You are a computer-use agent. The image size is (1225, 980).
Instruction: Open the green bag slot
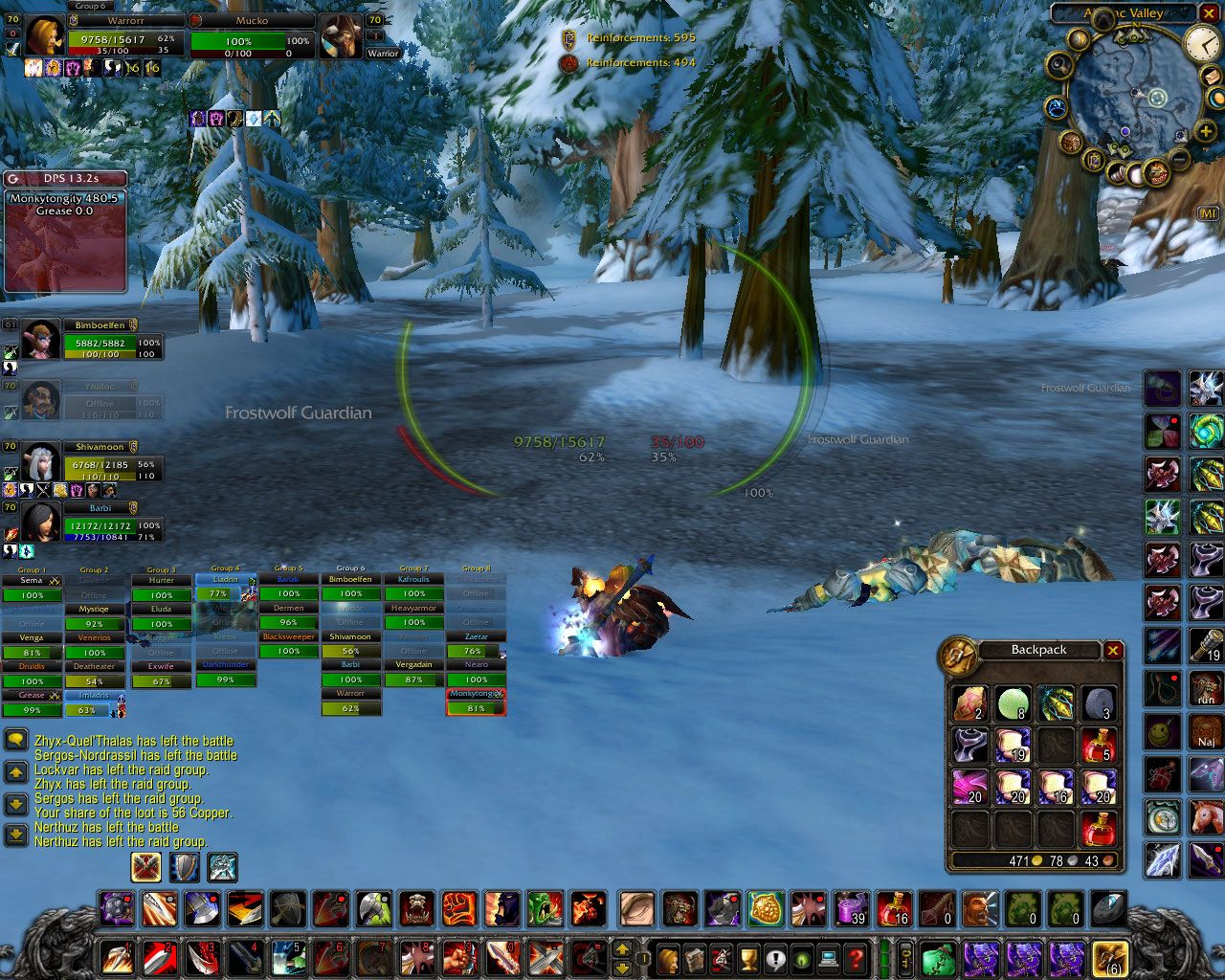click(938, 958)
